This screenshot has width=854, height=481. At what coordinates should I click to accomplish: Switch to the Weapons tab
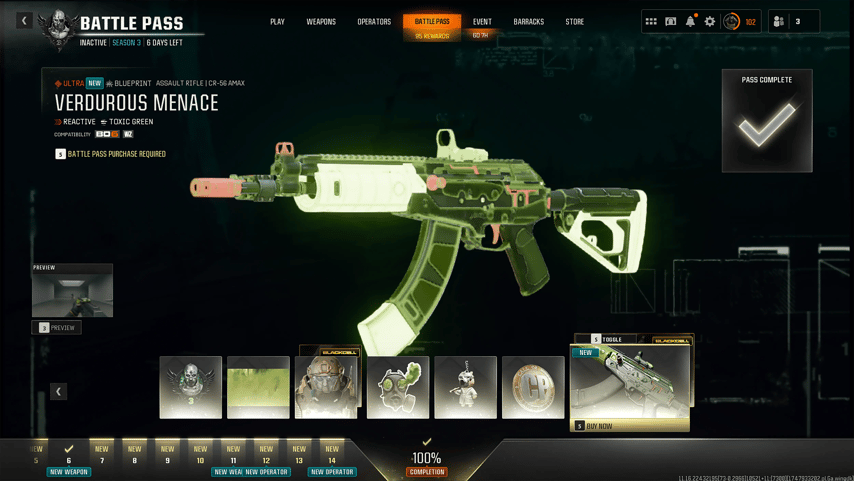[321, 22]
